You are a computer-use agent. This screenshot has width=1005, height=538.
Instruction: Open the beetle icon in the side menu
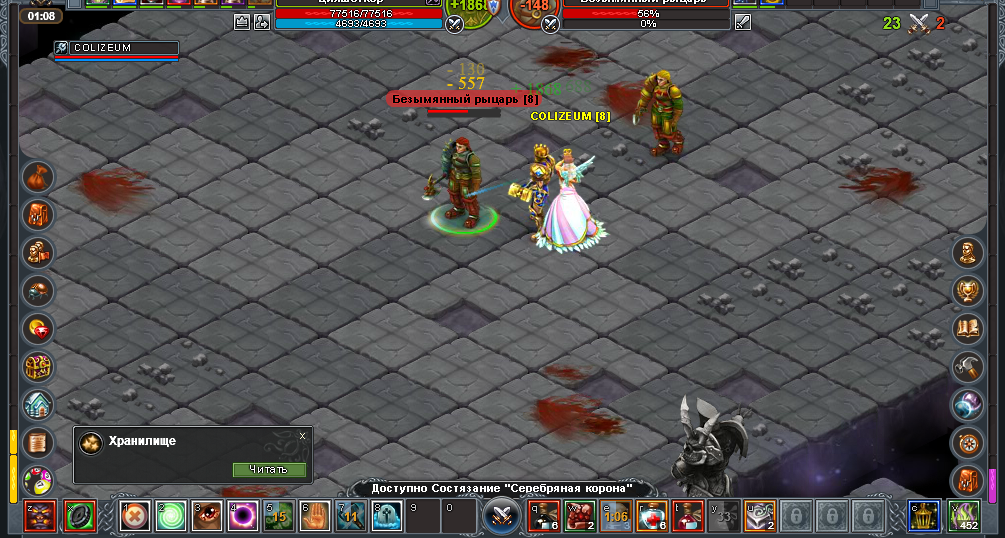pyautogui.click(x=39, y=291)
